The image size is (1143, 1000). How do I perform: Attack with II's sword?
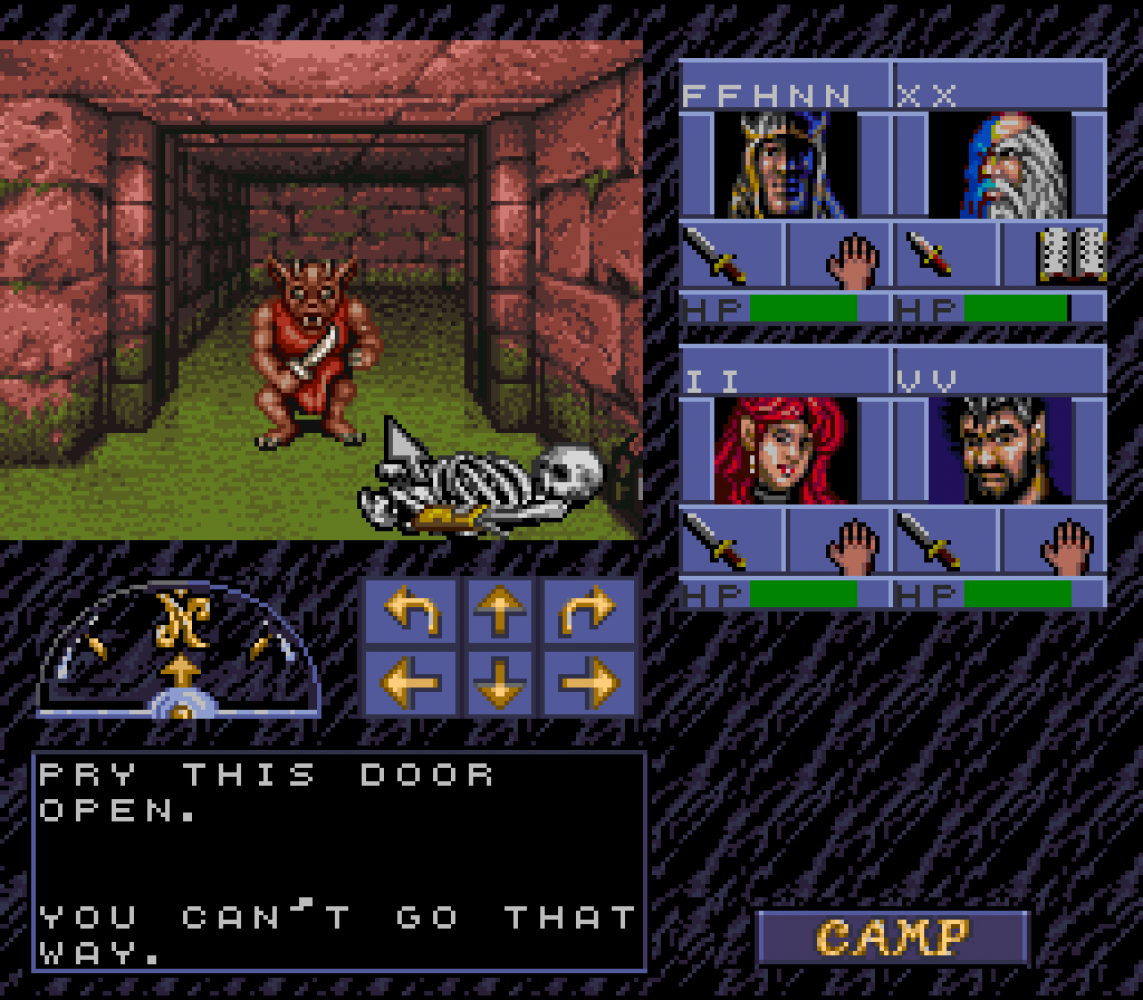pyautogui.click(x=733, y=541)
